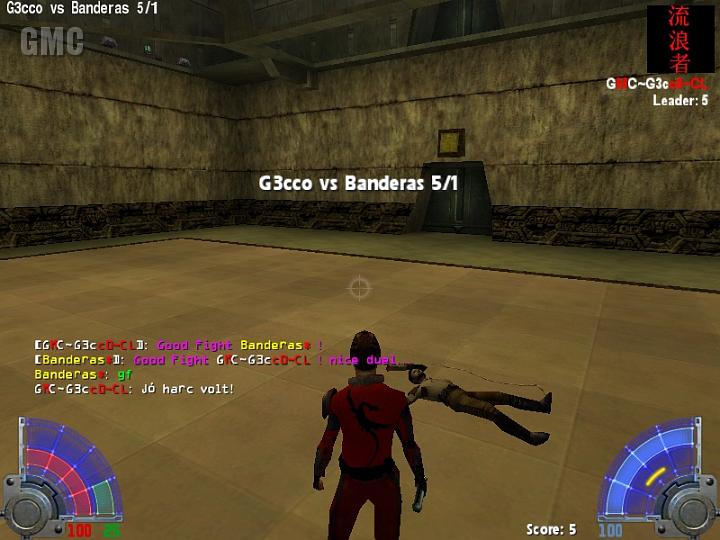Click the red kanji clan logo
This screenshot has width=720, height=540.
[680, 39]
